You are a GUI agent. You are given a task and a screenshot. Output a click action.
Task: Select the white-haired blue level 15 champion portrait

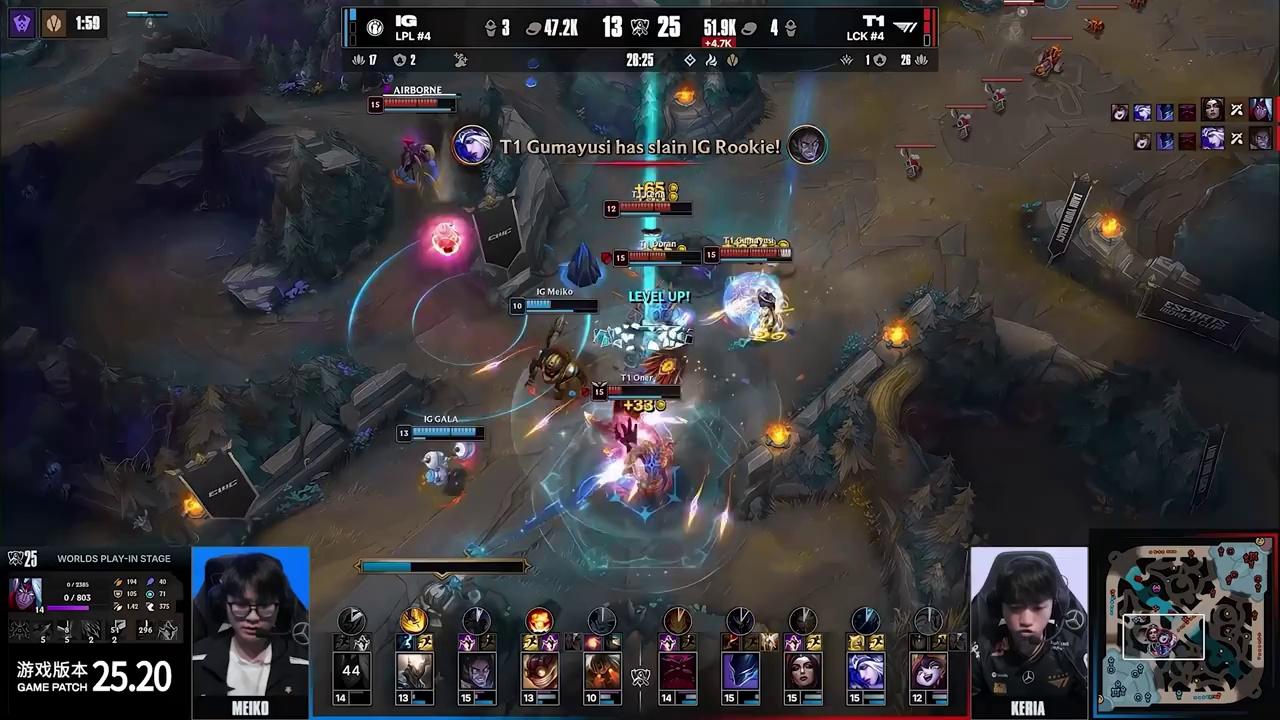(x=865, y=671)
